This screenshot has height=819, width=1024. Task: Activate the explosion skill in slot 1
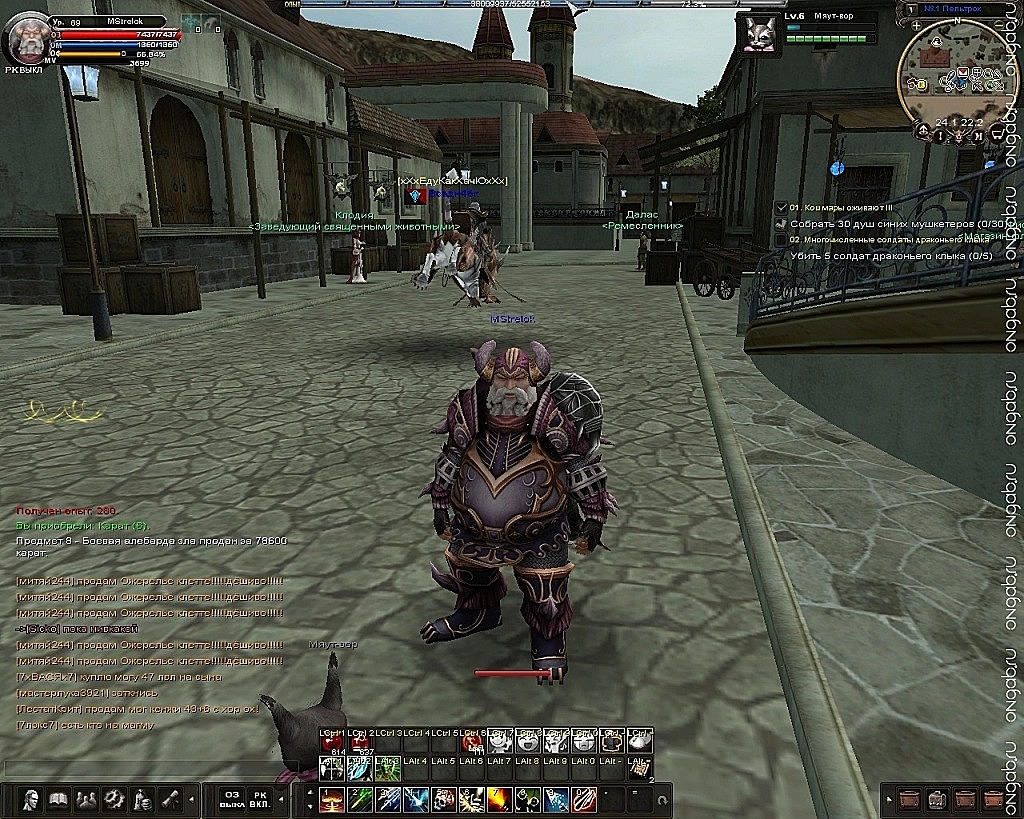[x=332, y=800]
